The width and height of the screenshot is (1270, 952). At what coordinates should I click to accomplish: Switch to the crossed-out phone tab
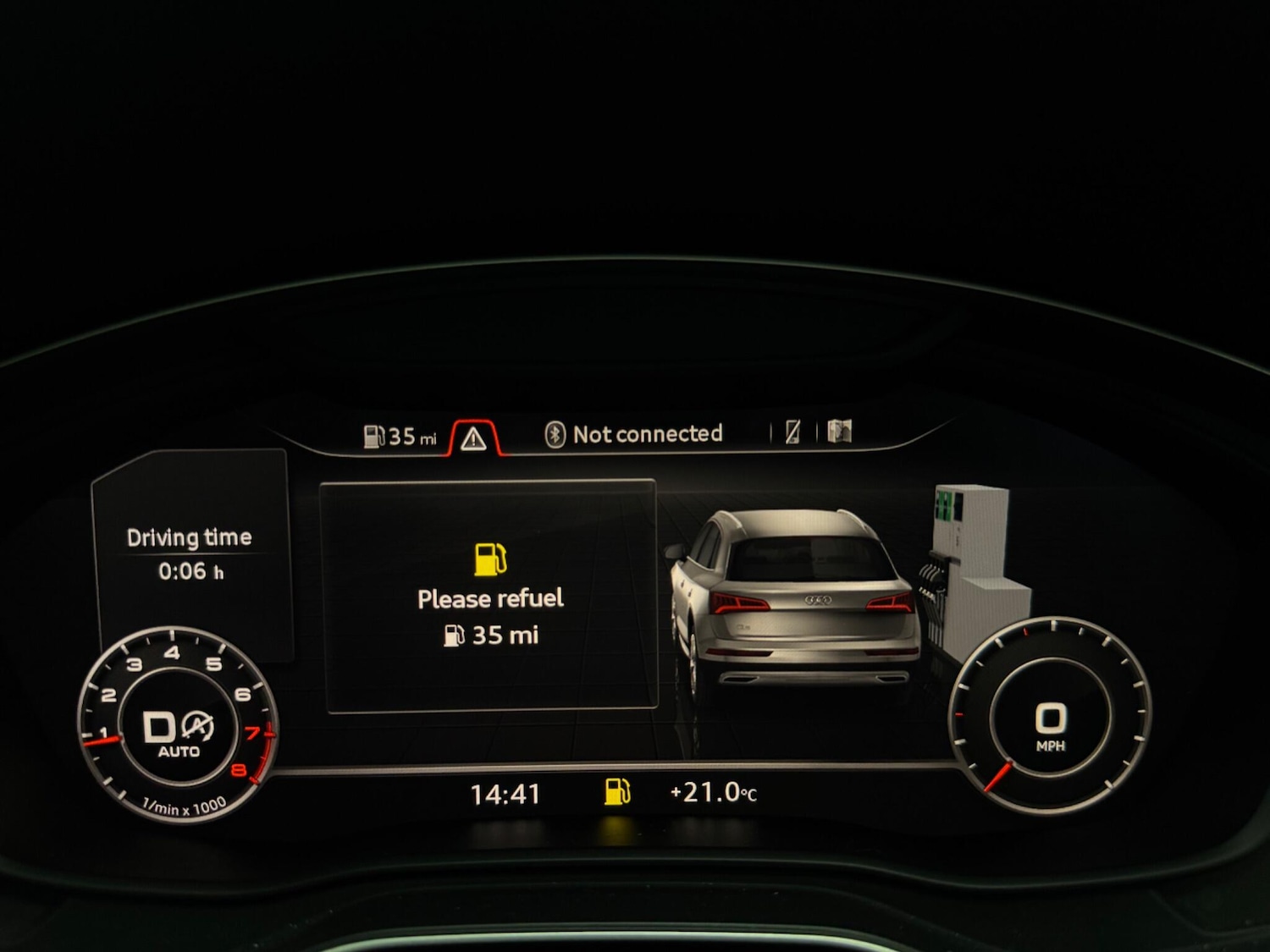click(x=792, y=432)
